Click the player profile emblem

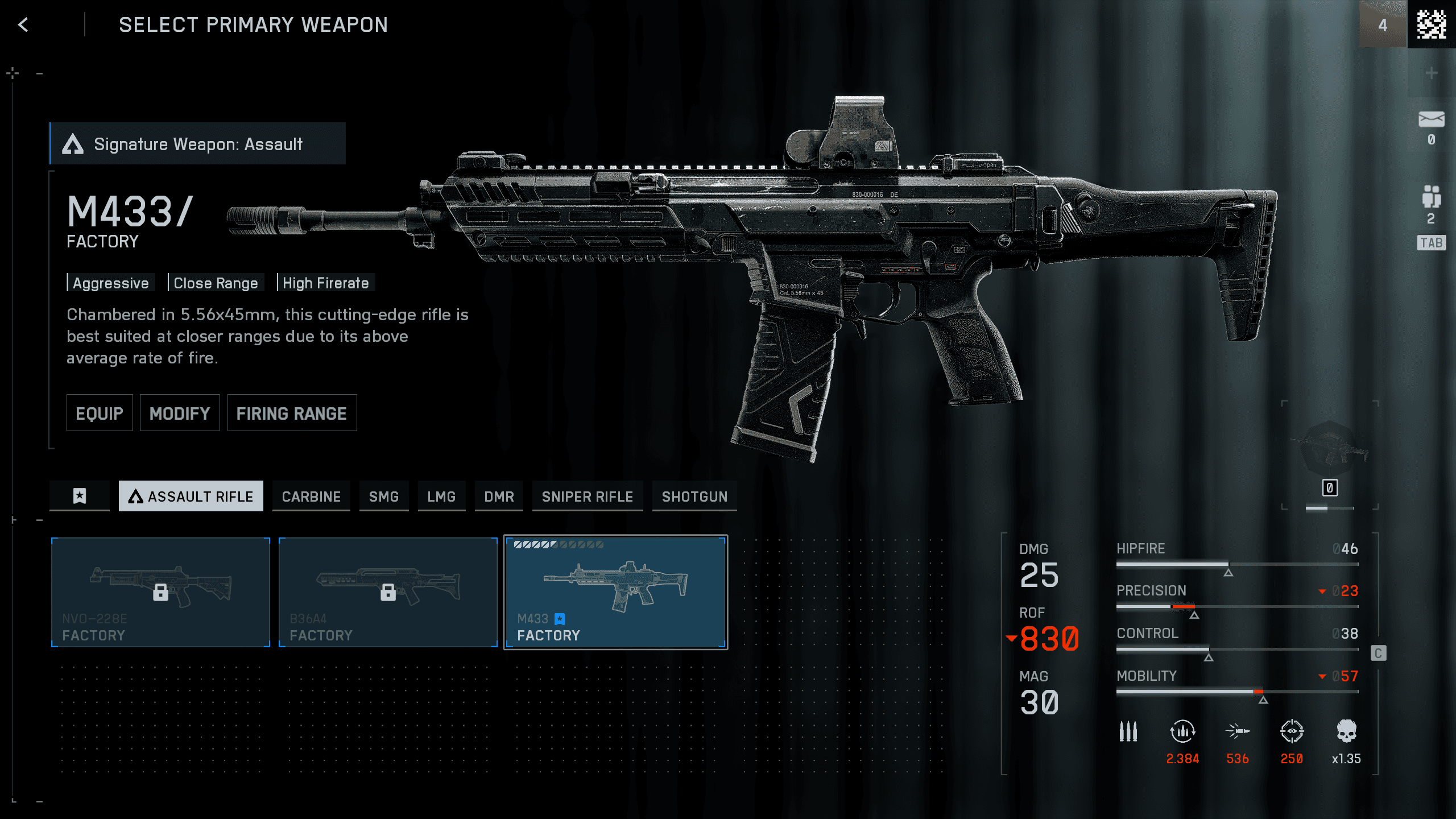coord(1431,24)
